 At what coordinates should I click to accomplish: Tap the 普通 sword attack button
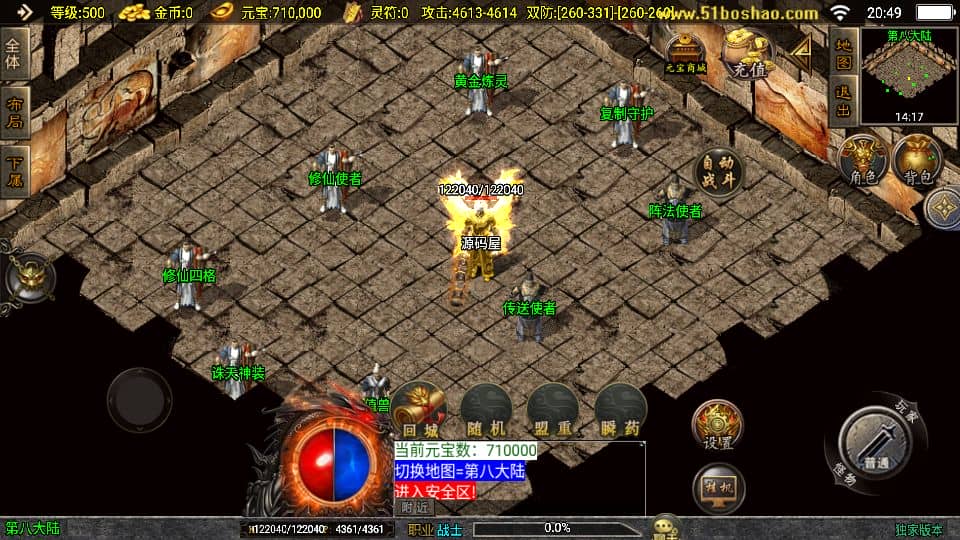point(876,440)
